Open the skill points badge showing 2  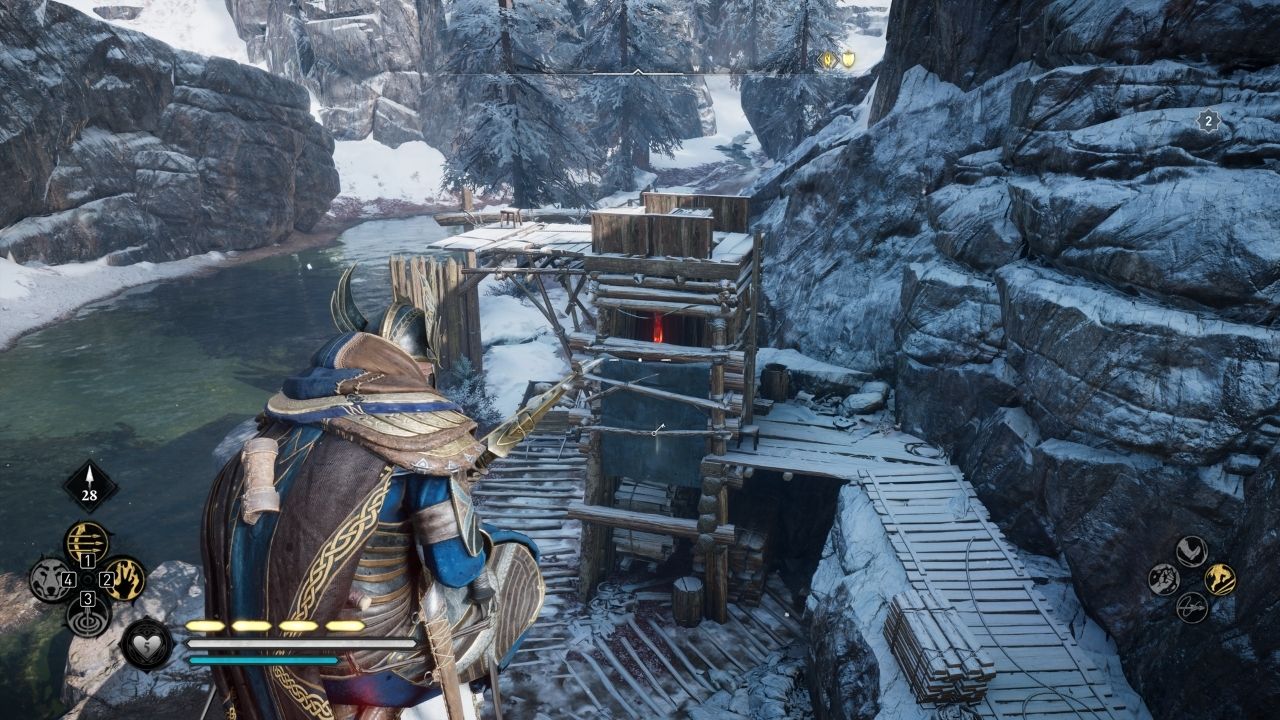coord(1208,122)
